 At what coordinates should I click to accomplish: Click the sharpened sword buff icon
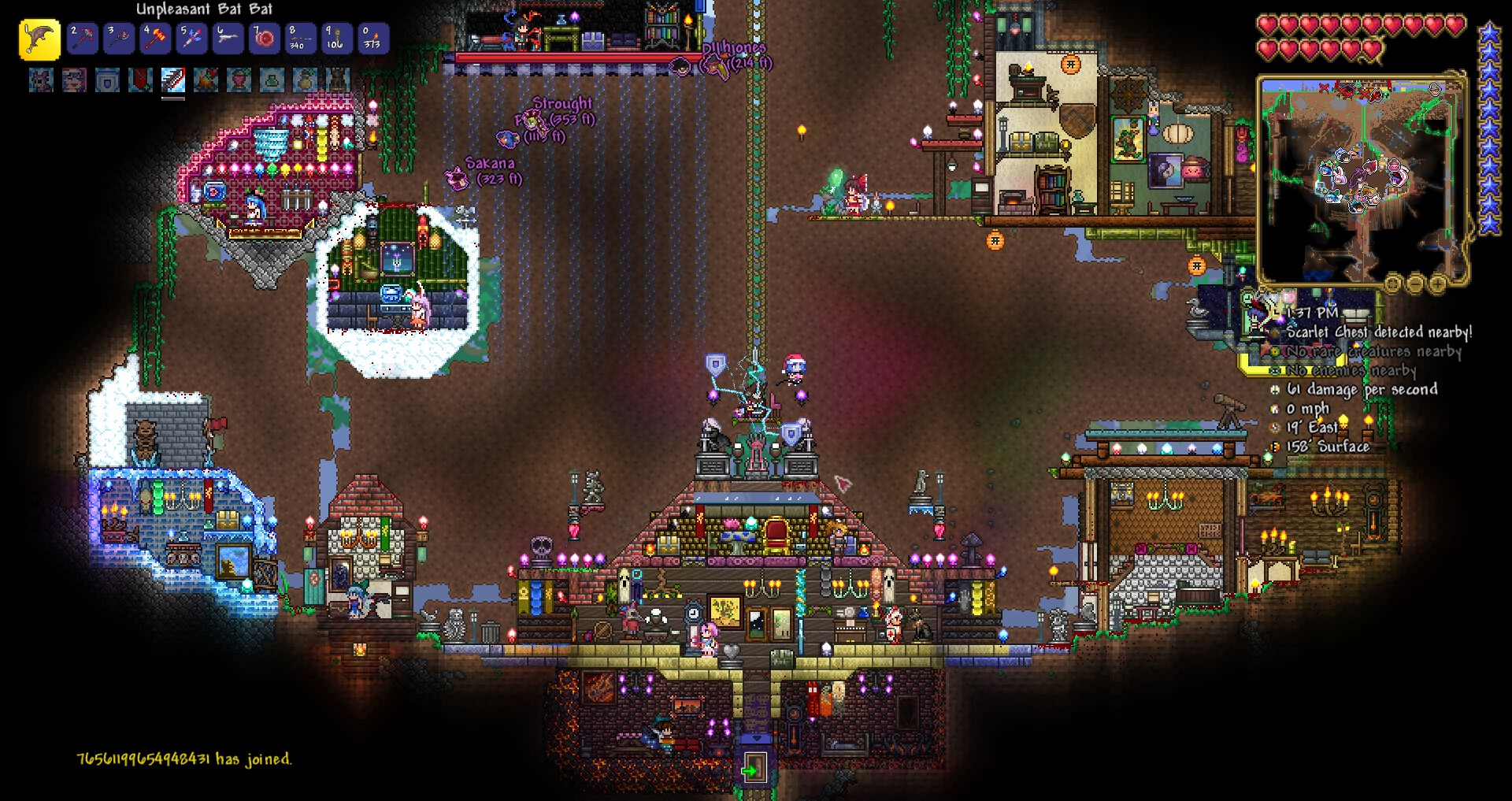point(173,80)
